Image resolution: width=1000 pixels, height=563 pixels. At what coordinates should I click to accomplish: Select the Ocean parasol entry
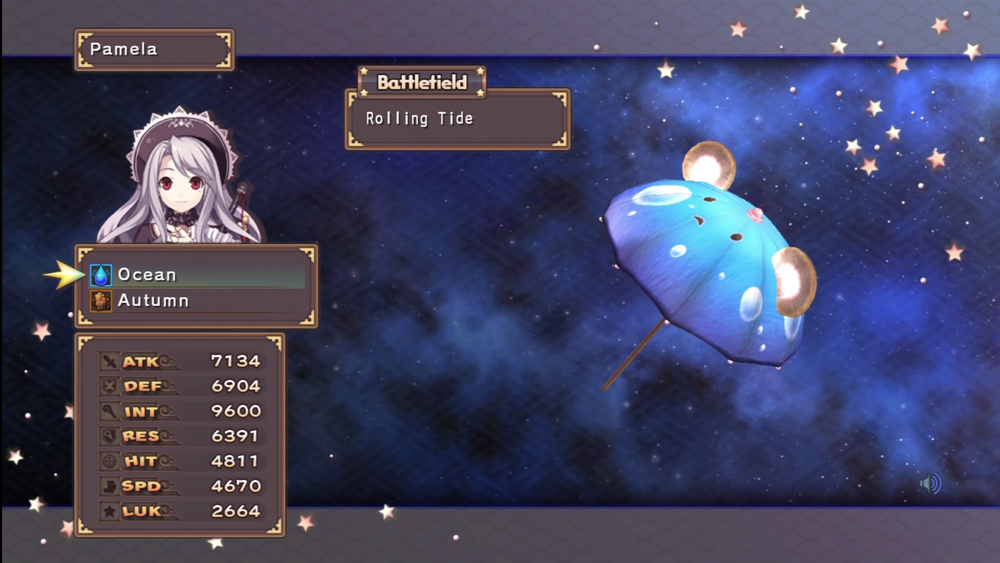[x=147, y=275]
